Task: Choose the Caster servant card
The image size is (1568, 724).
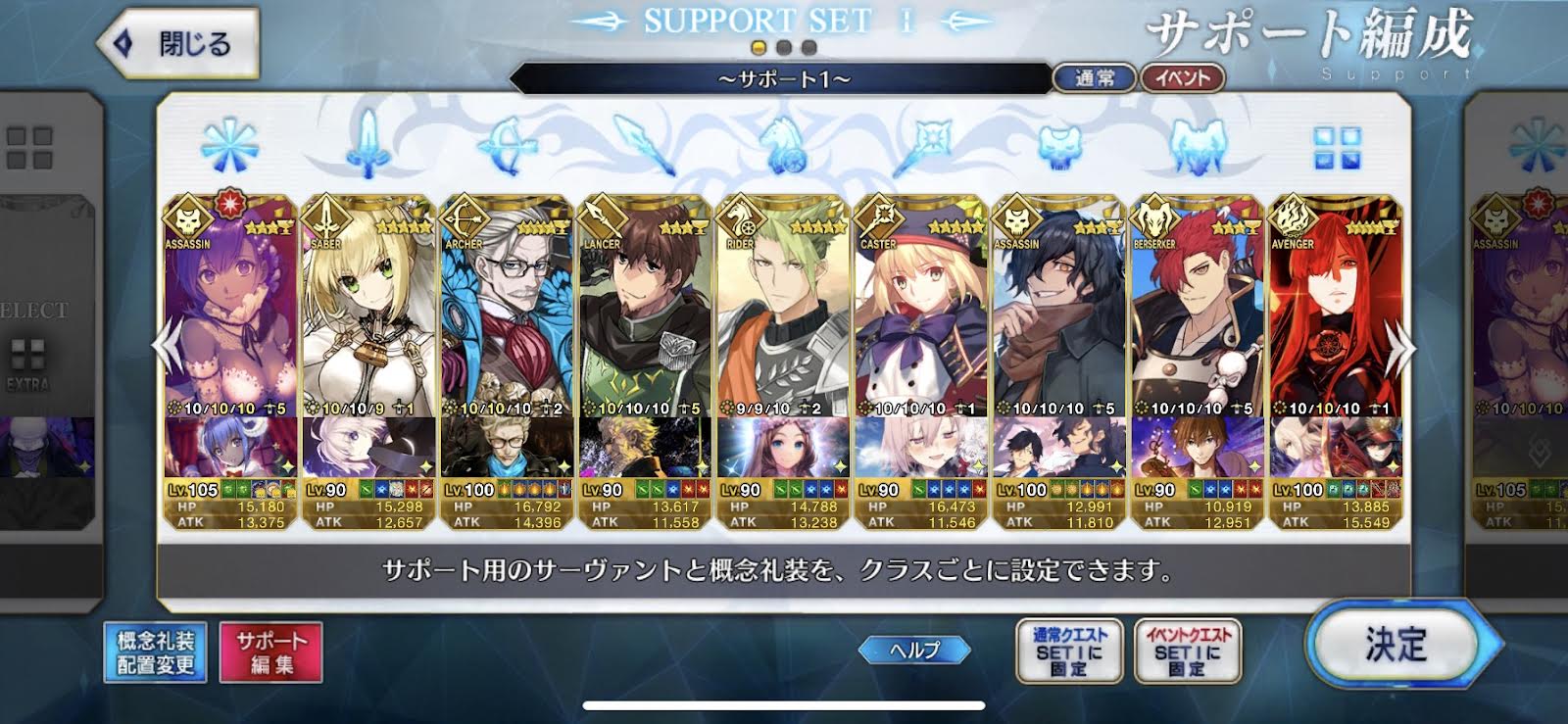Action: click(x=920, y=323)
